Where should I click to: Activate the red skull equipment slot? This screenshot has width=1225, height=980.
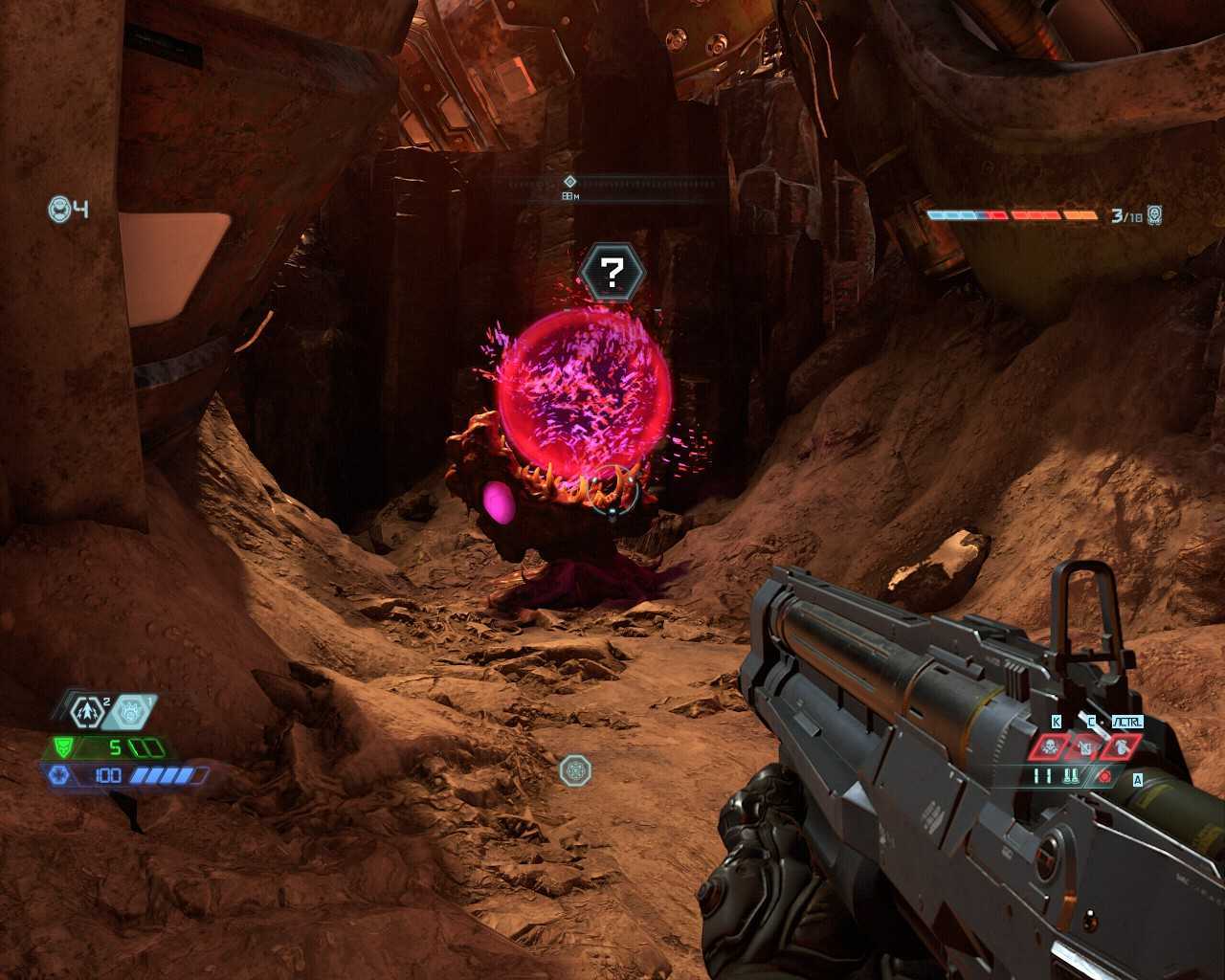(x=1049, y=747)
